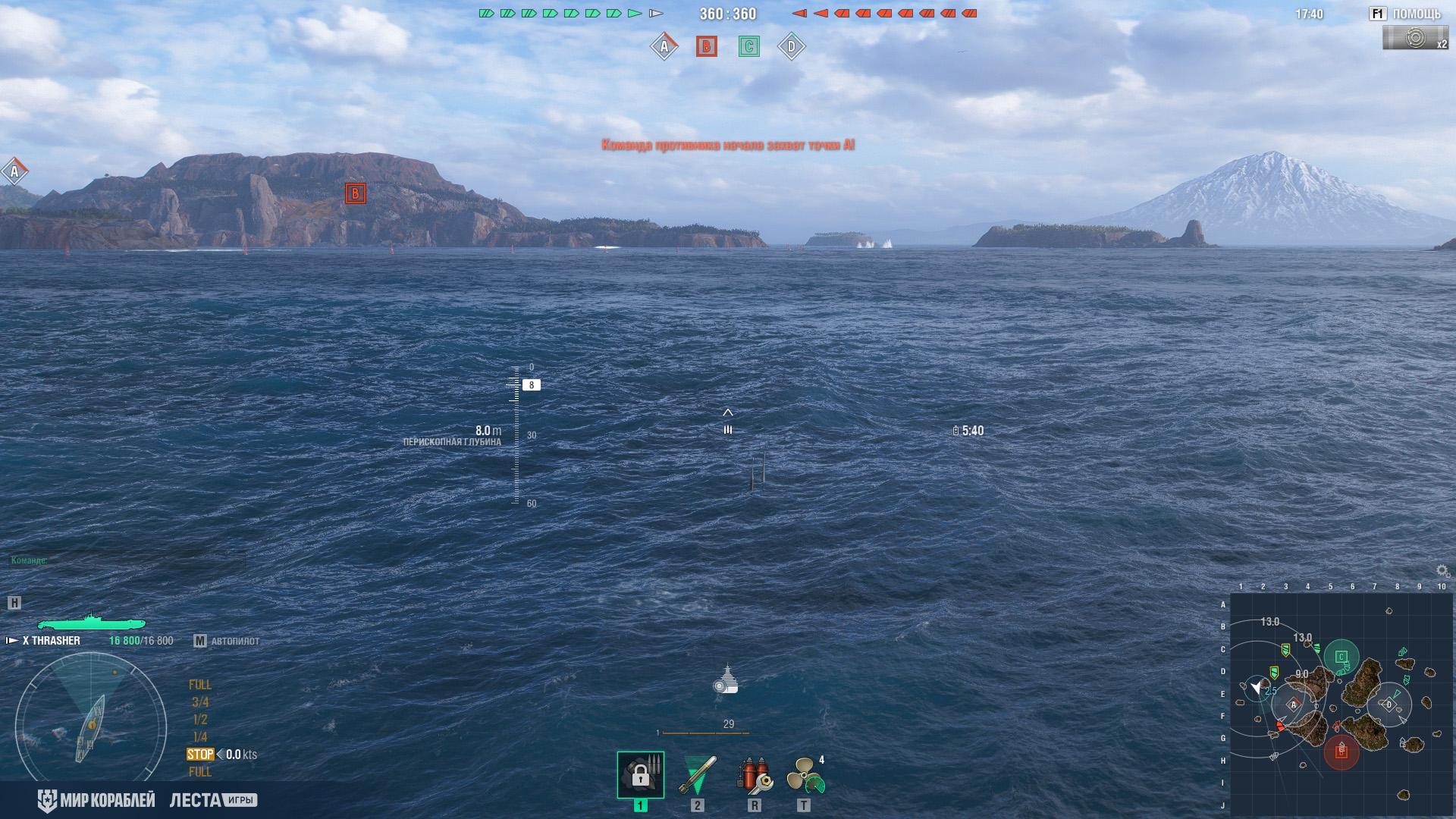This screenshot has height=819, width=1456.
Task: Select the red B capture point indicator
Action: 706,47
